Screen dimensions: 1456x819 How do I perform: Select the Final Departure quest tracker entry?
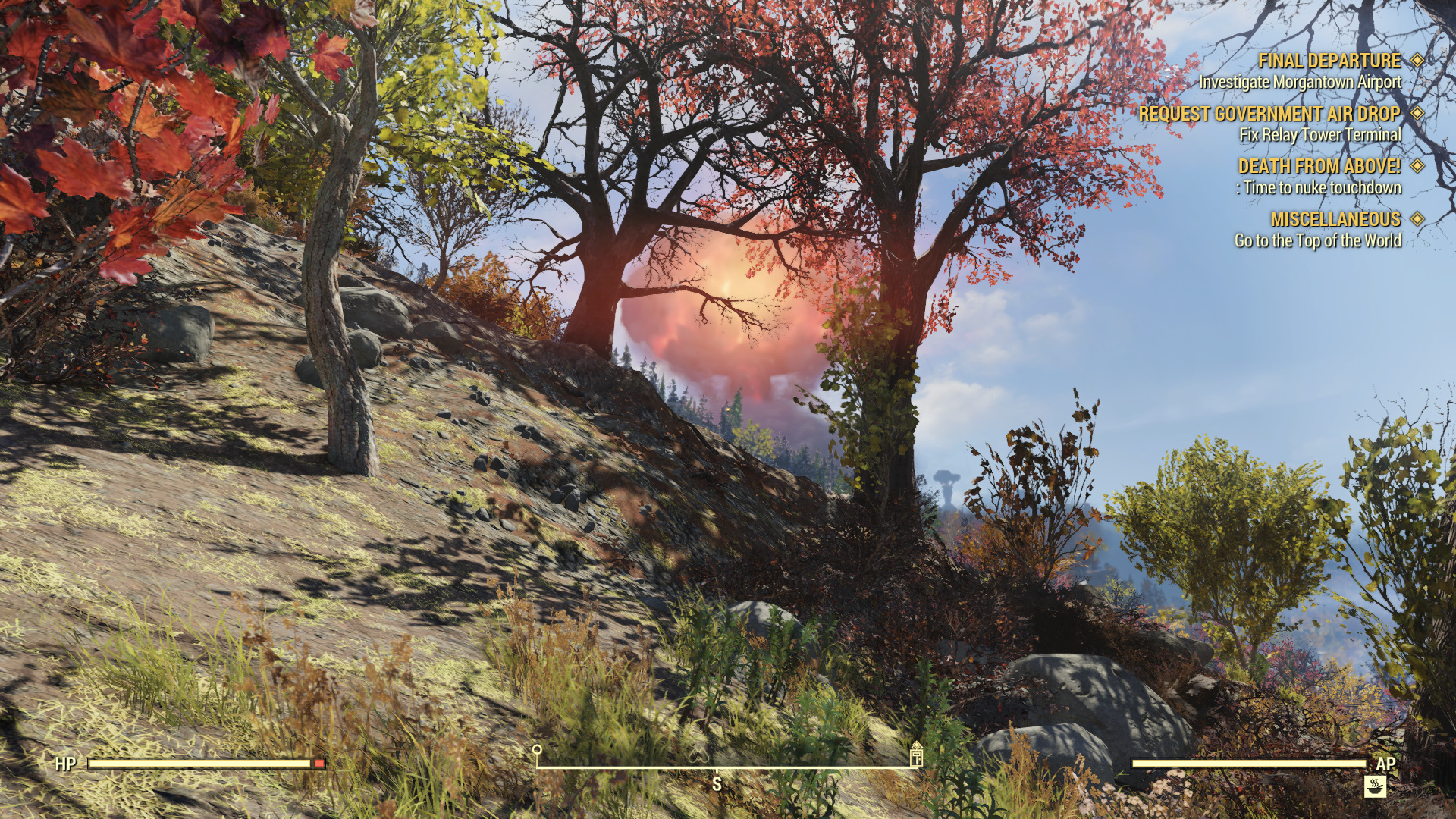tap(1329, 61)
